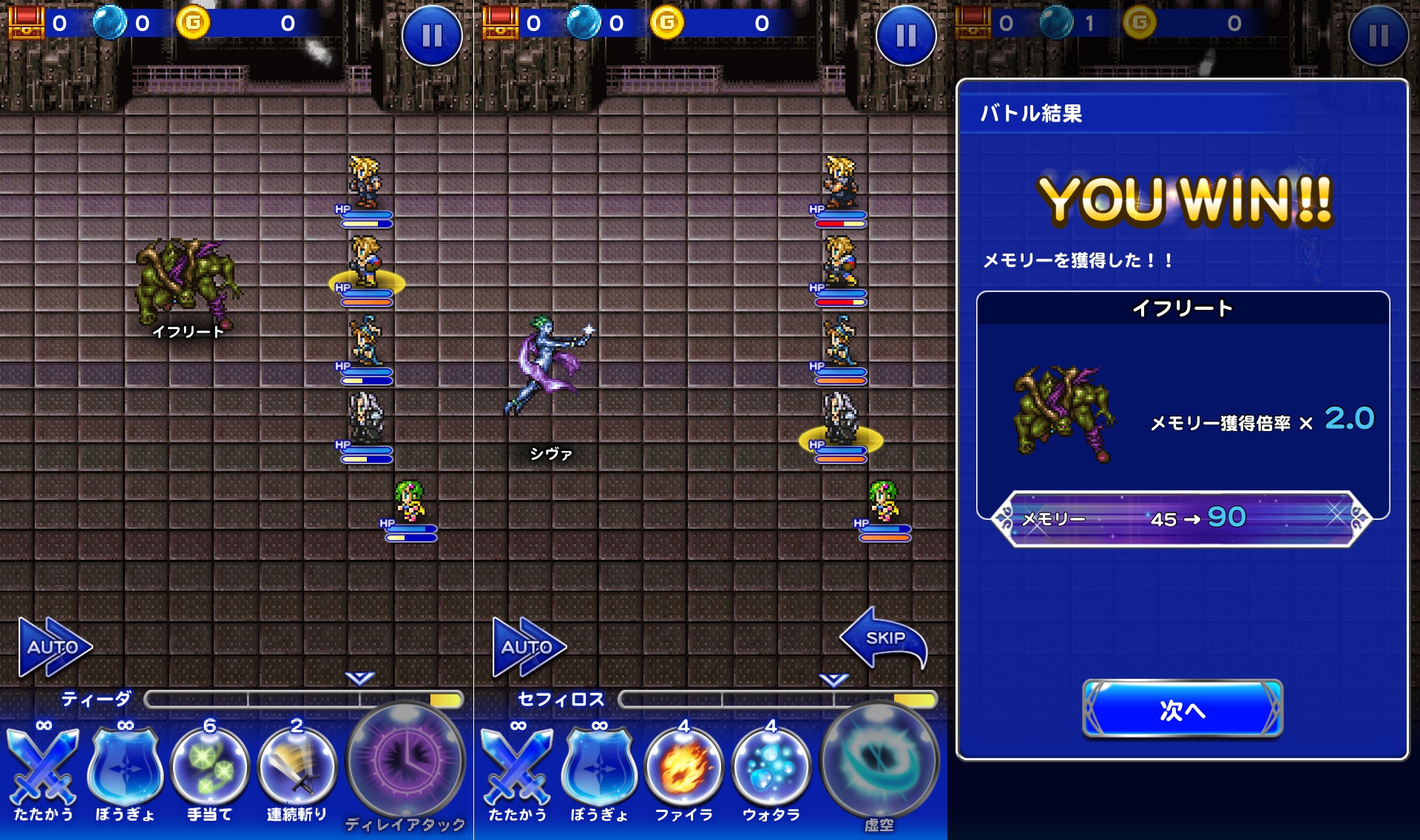Viewport: 1420px width, 840px height.
Task: Activate the 連続斬り sword ability
Action: pyautogui.click(x=297, y=769)
